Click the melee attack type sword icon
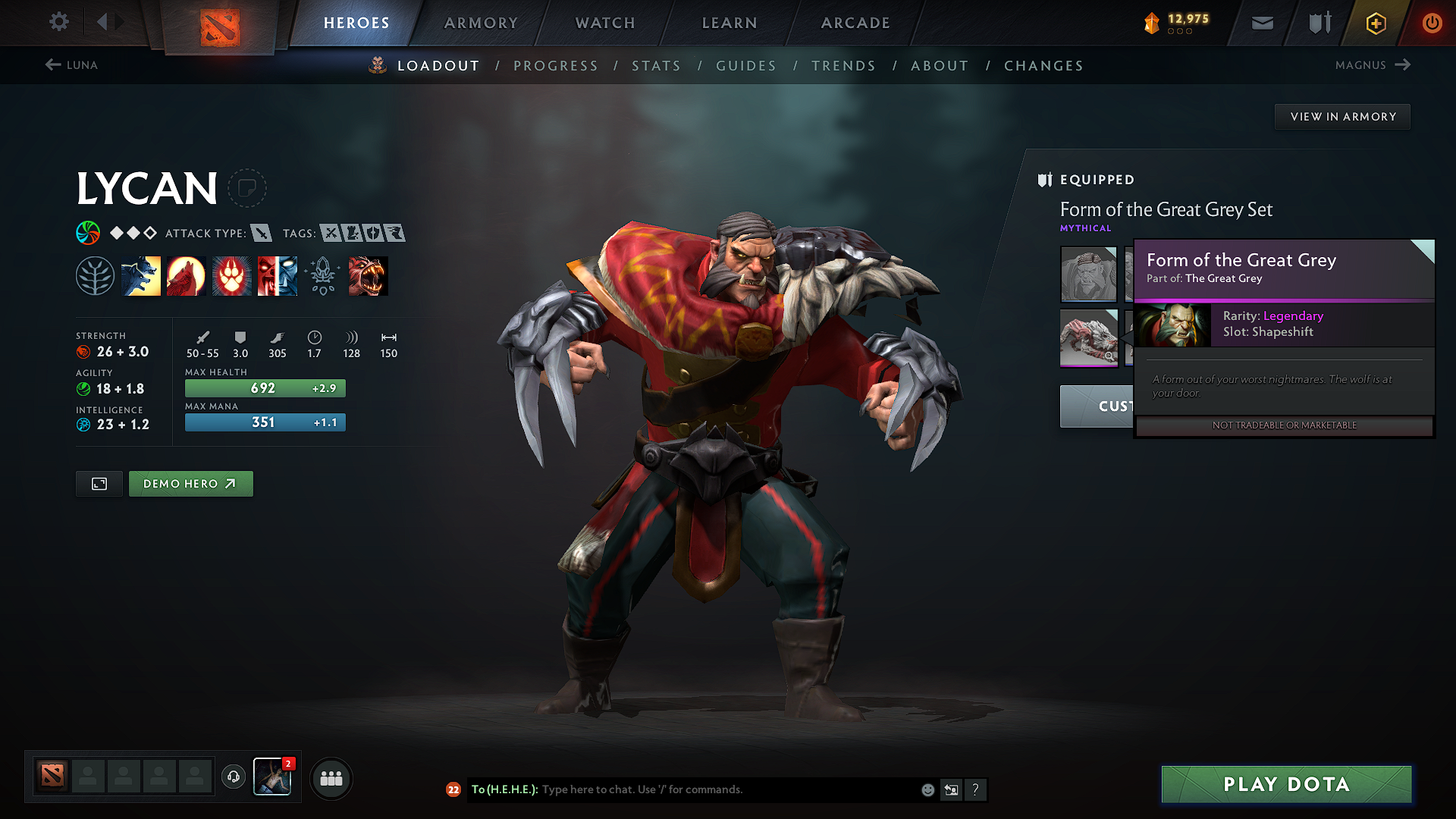Viewport: 1456px width, 819px height. point(262,234)
